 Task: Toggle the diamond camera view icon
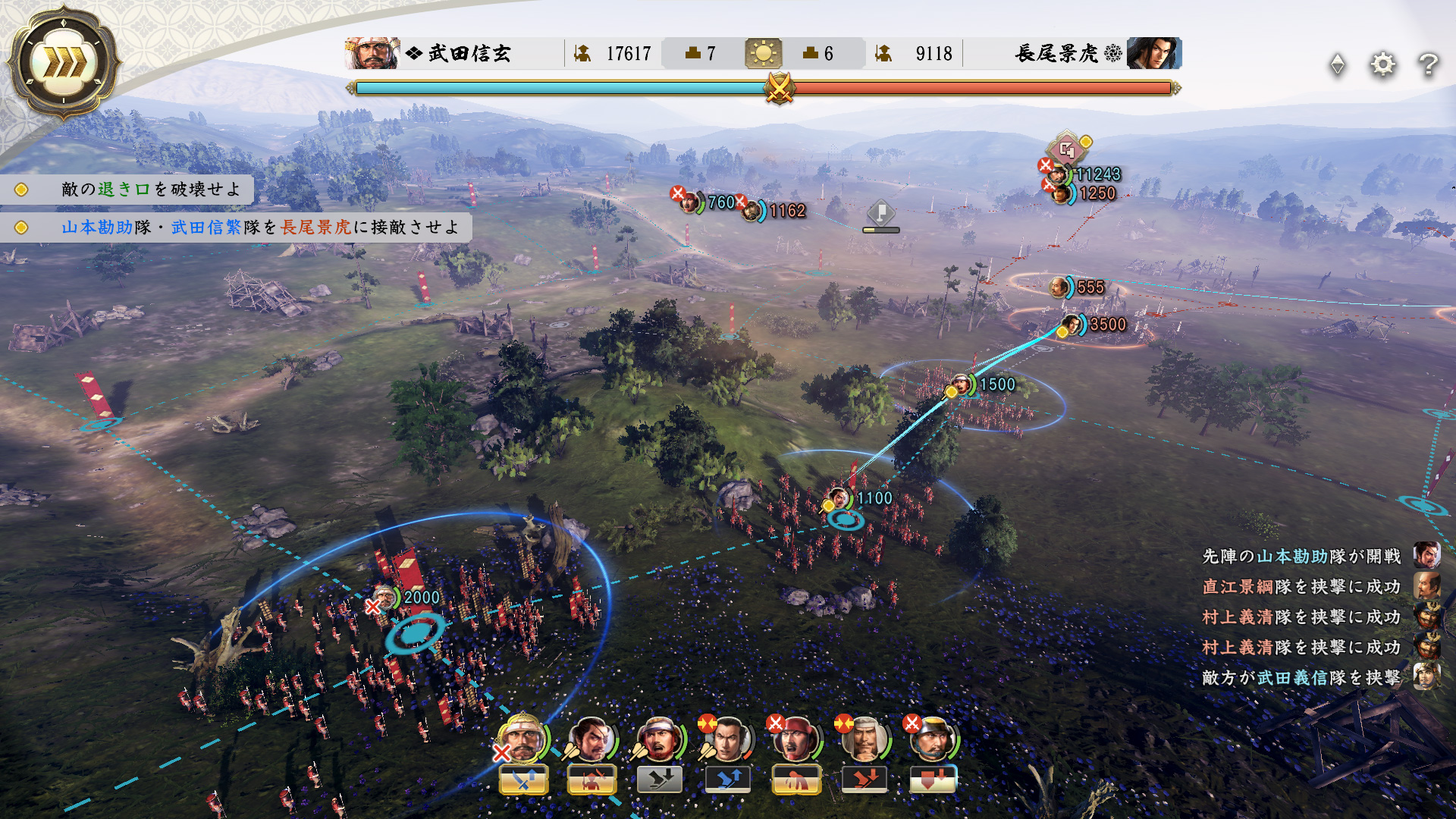pos(1338,64)
